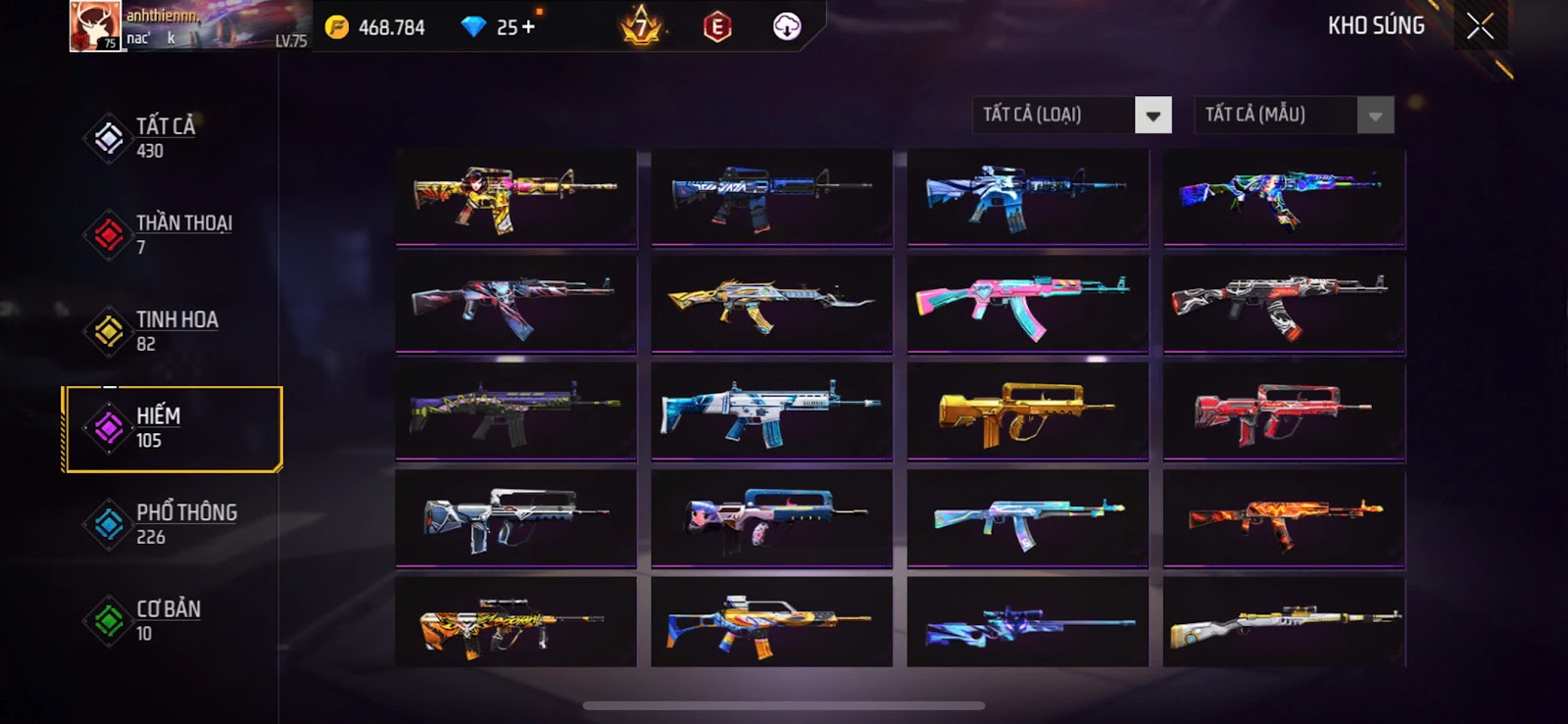Open the Tất Cả (Loại) type dropdown

point(1152,116)
